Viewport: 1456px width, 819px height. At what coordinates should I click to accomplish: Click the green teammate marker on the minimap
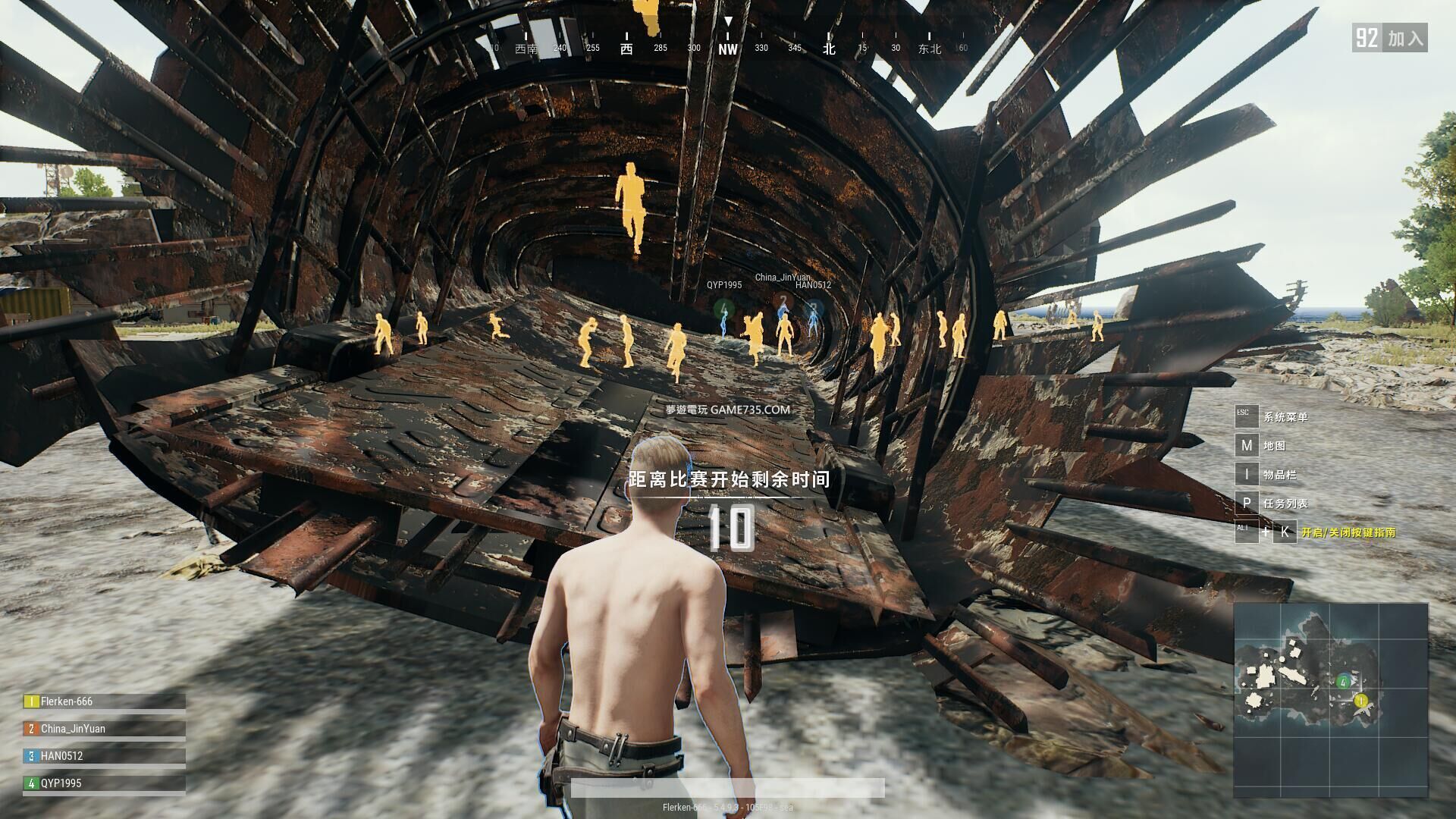click(1344, 682)
